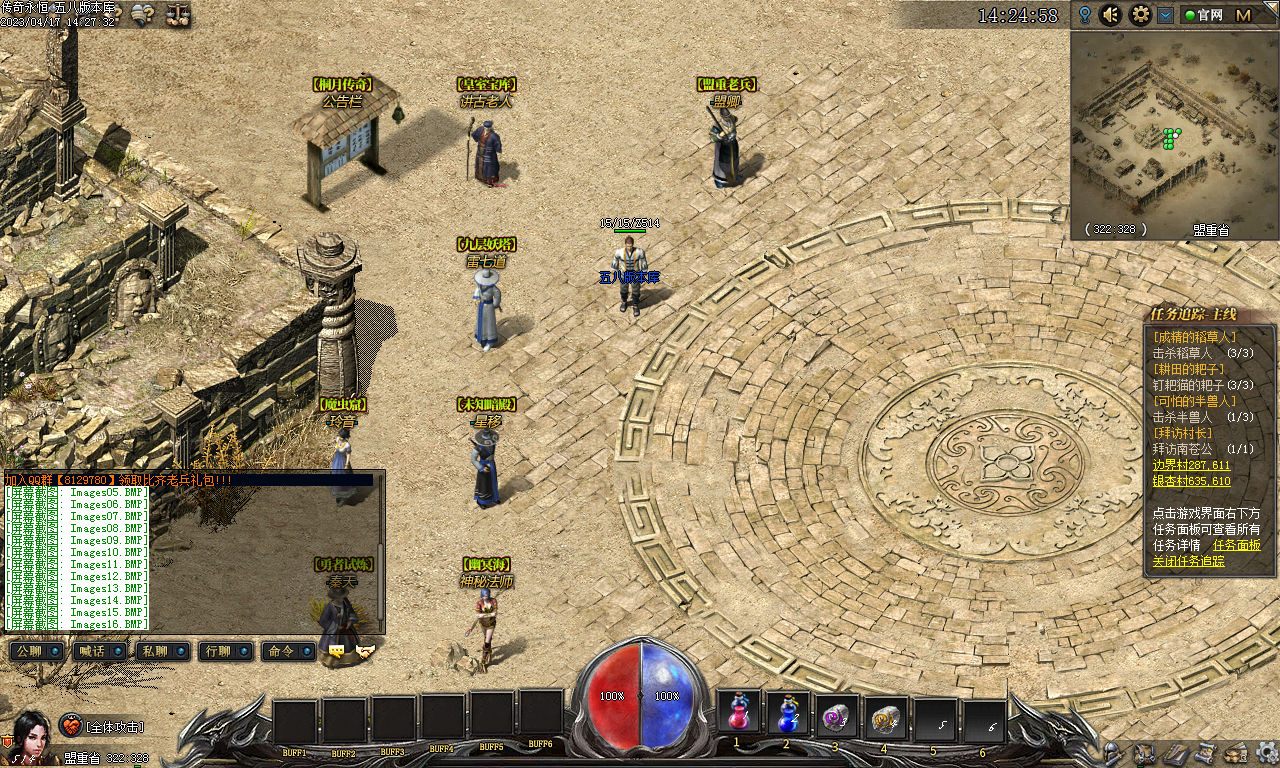
Task: Open the helmet character icon in bottom bar
Action: coord(1110,751)
